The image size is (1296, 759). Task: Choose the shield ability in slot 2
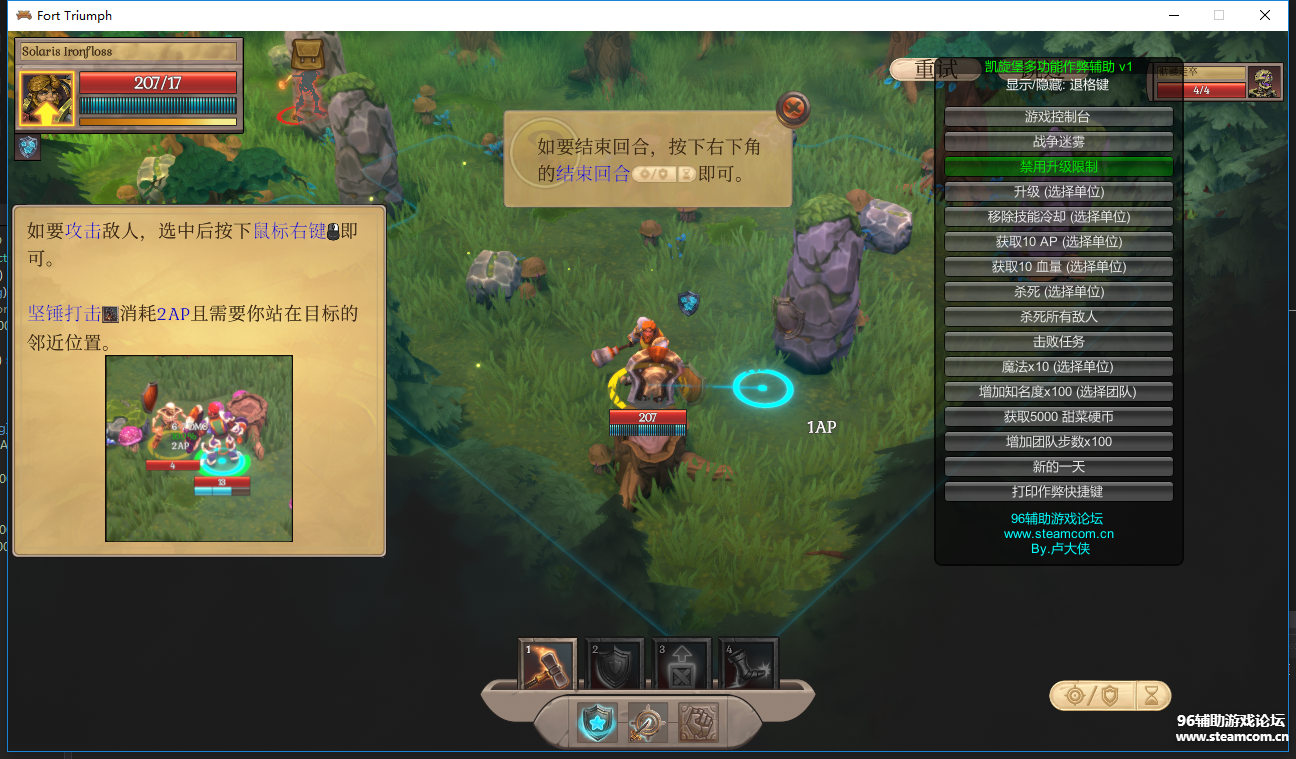point(614,665)
